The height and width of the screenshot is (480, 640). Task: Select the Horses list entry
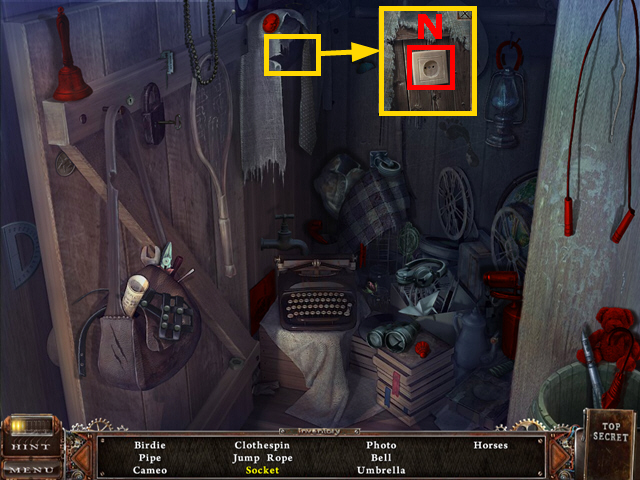click(491, 445)
